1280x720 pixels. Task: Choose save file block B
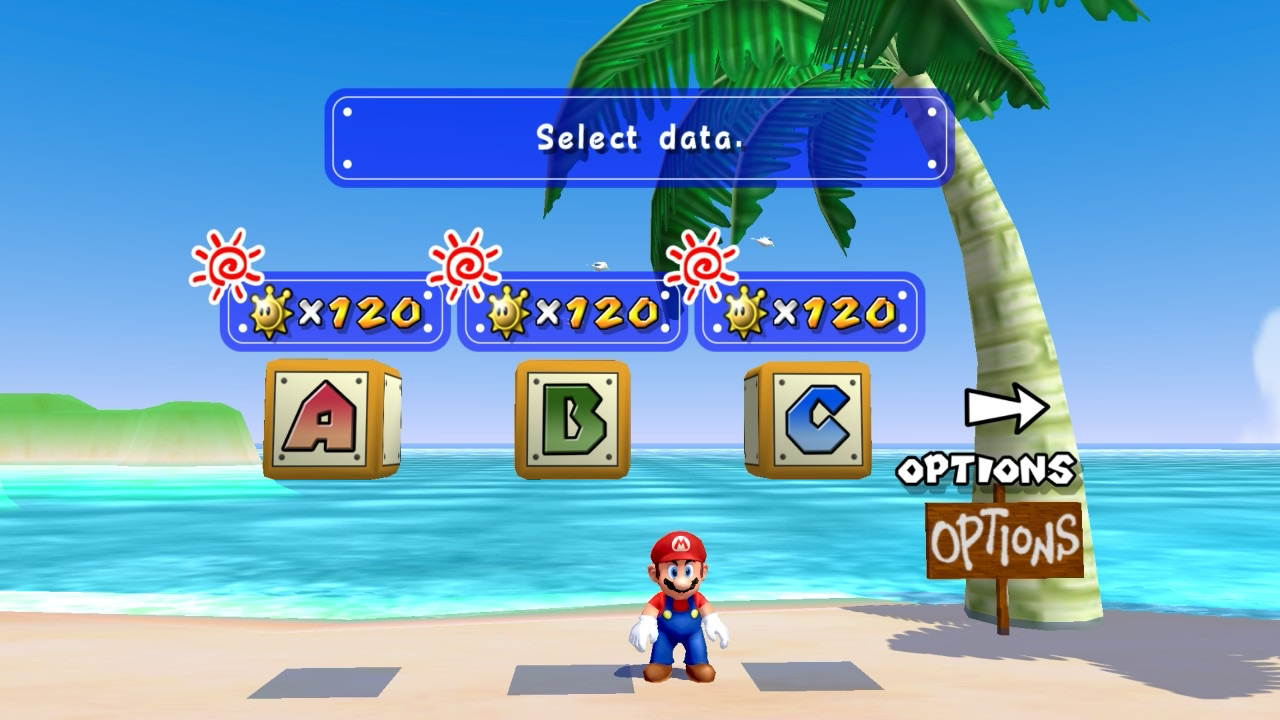572,419
